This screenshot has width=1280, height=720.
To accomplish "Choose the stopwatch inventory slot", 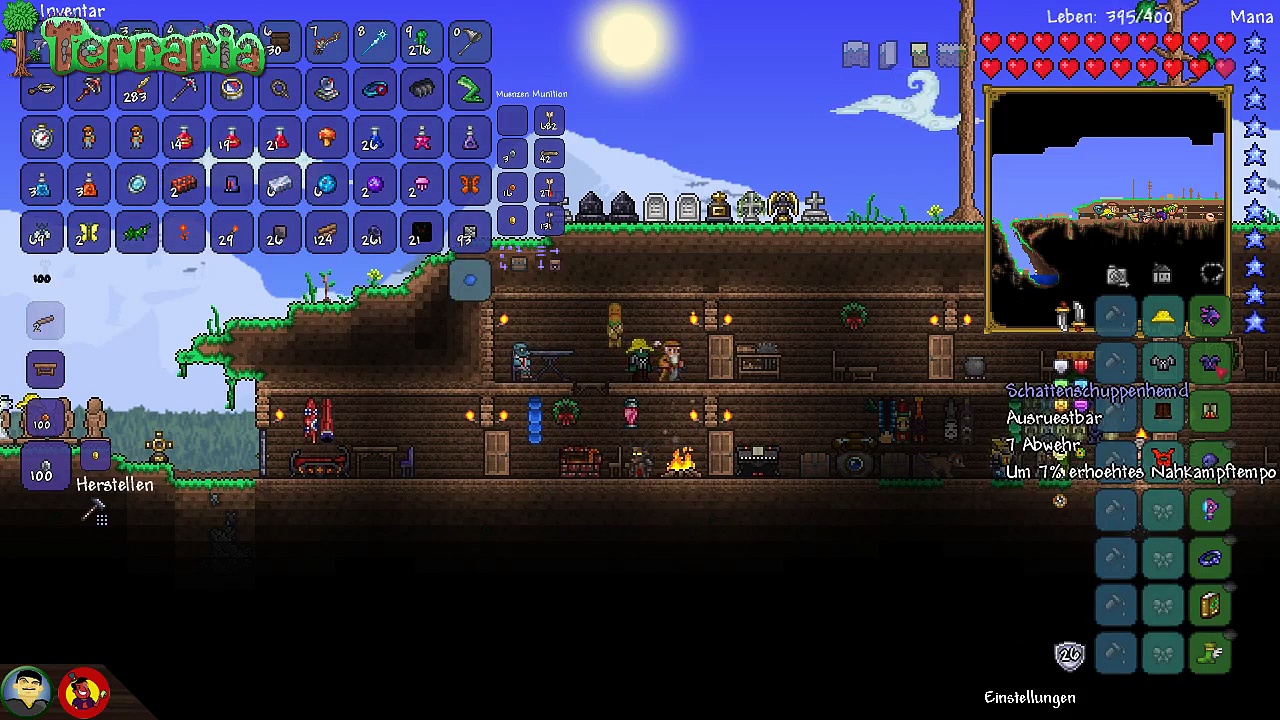I will tap(41, 137).
